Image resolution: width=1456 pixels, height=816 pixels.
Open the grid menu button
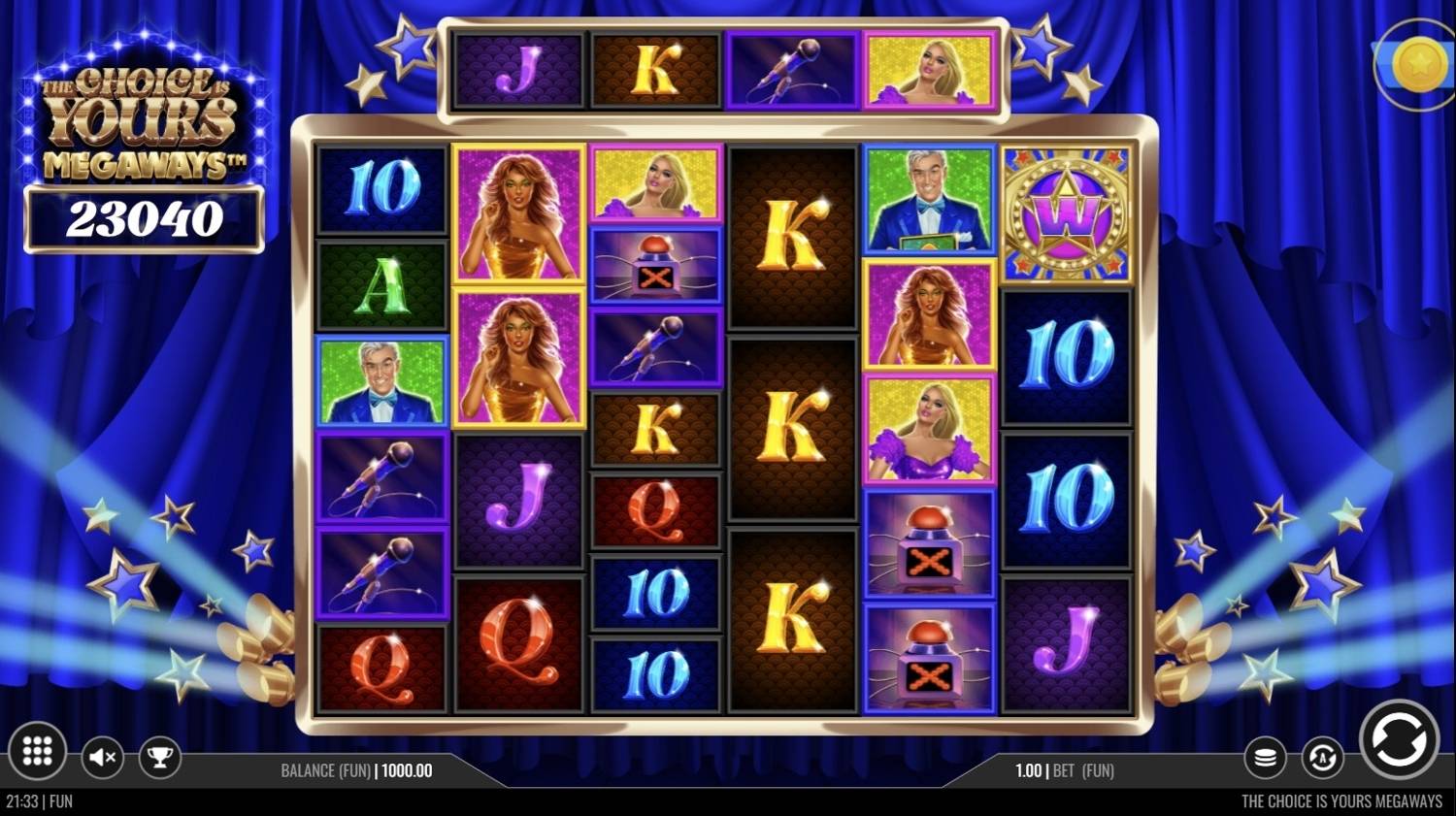37,751
